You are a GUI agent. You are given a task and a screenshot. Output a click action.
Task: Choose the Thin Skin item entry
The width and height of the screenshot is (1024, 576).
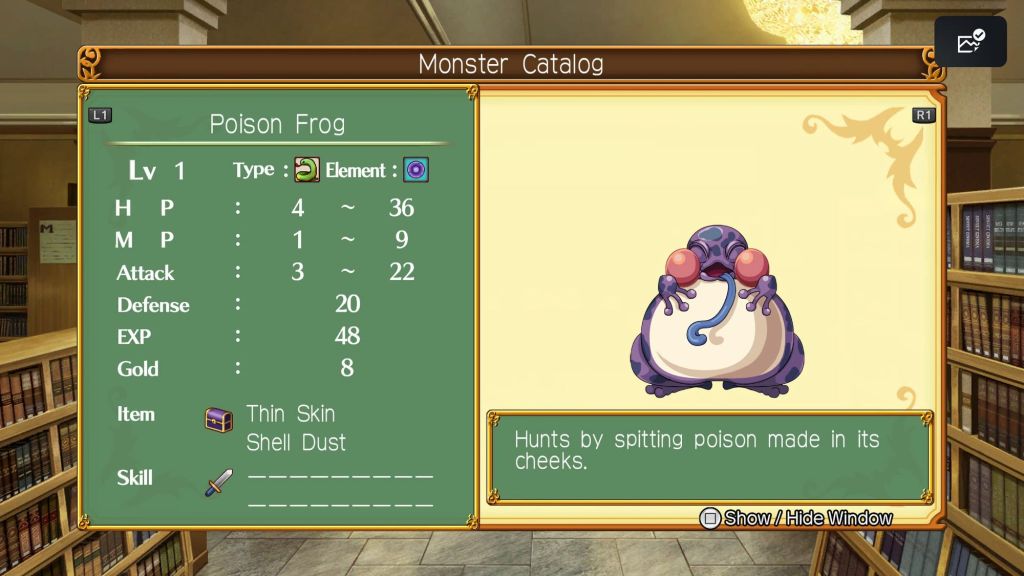(x=290, y=414)
